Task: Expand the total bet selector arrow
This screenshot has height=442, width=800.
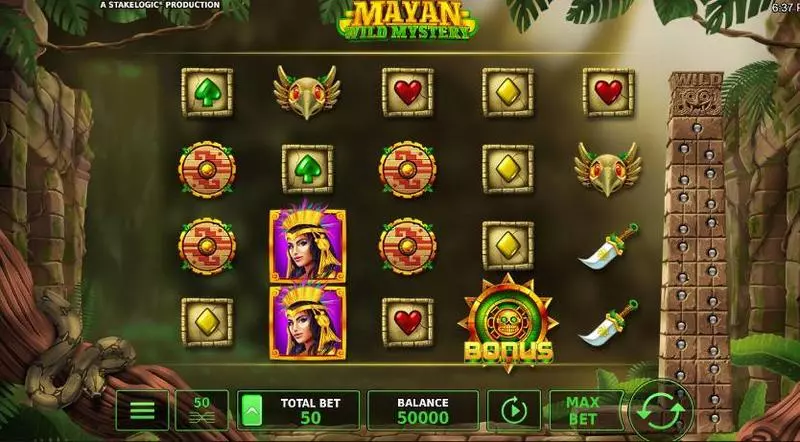Action: tap(252, 410)
